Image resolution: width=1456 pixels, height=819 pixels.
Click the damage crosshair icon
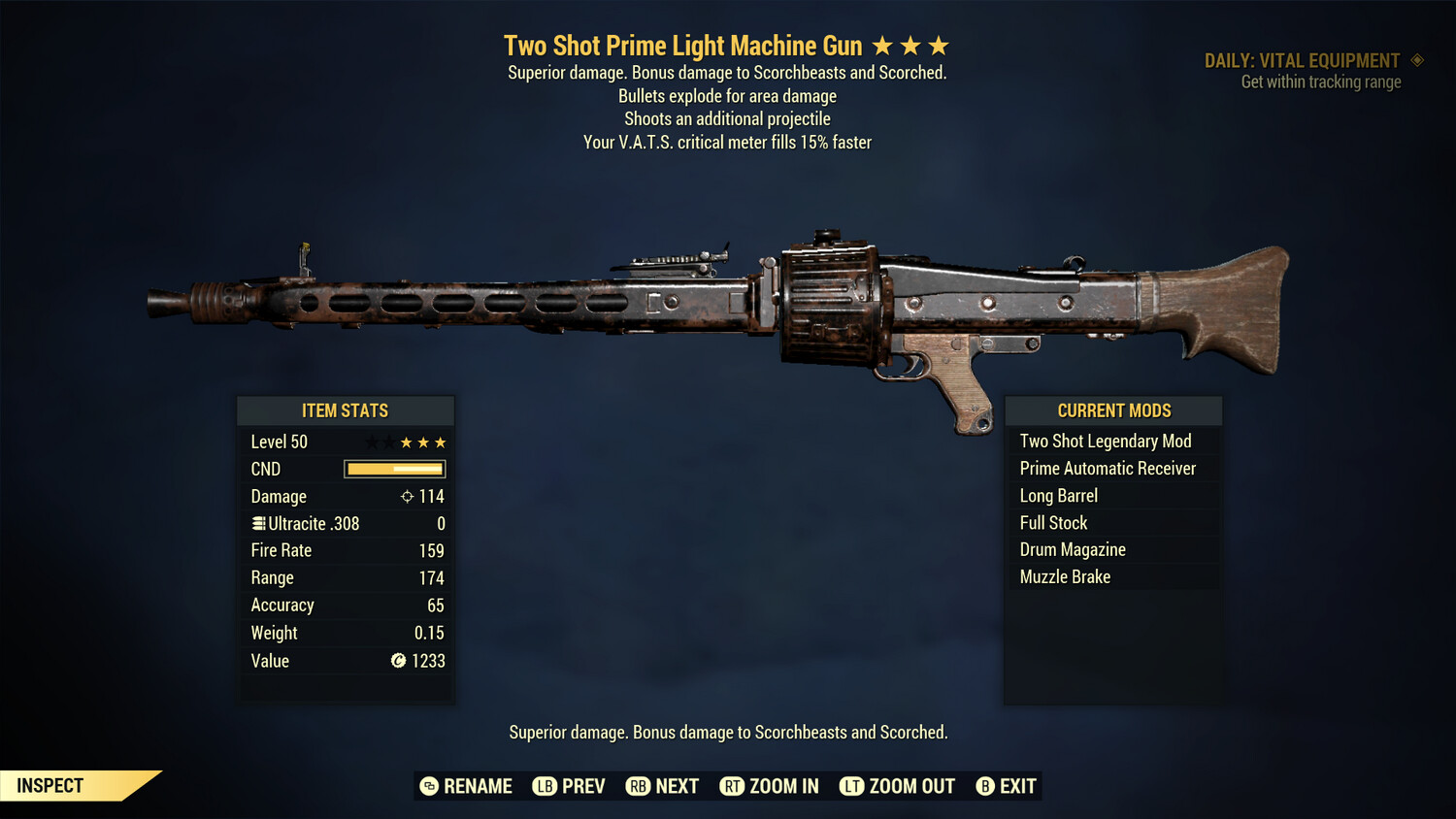pos(406,496)
